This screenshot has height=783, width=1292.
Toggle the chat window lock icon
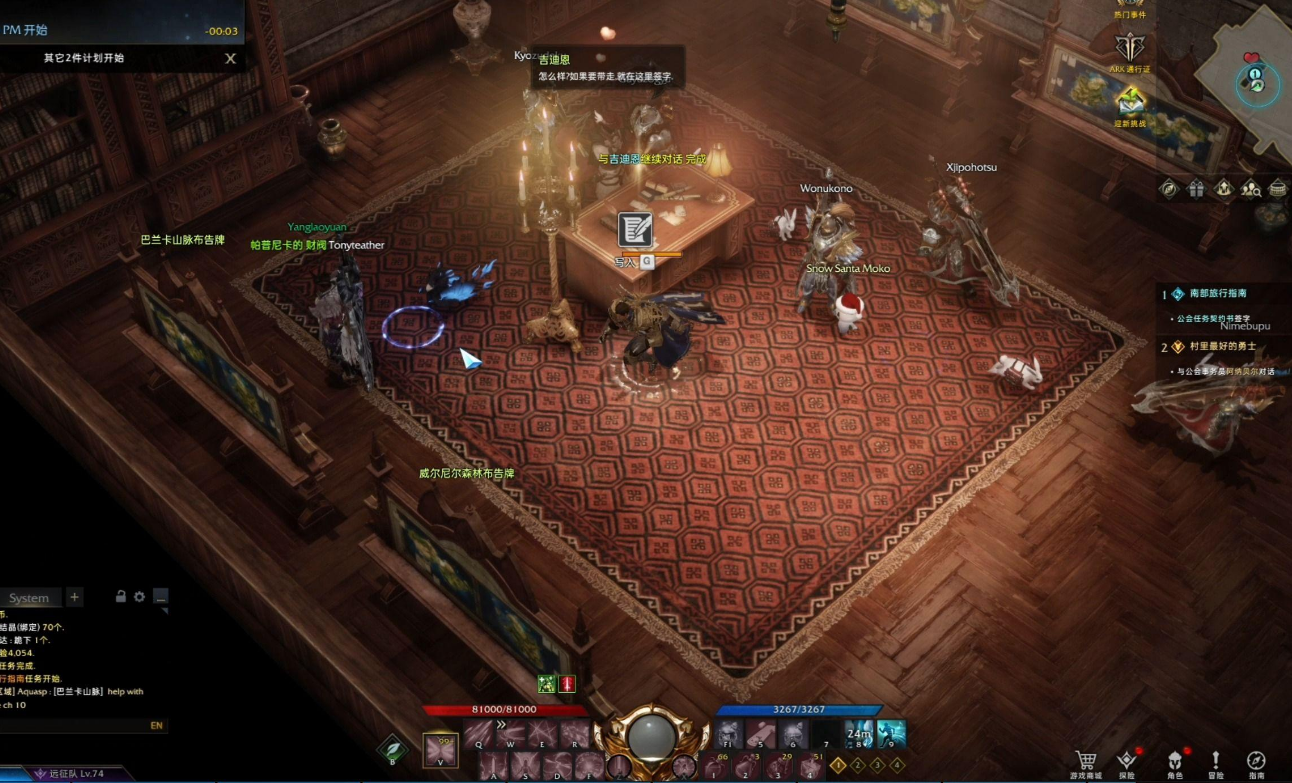[121, 597]
